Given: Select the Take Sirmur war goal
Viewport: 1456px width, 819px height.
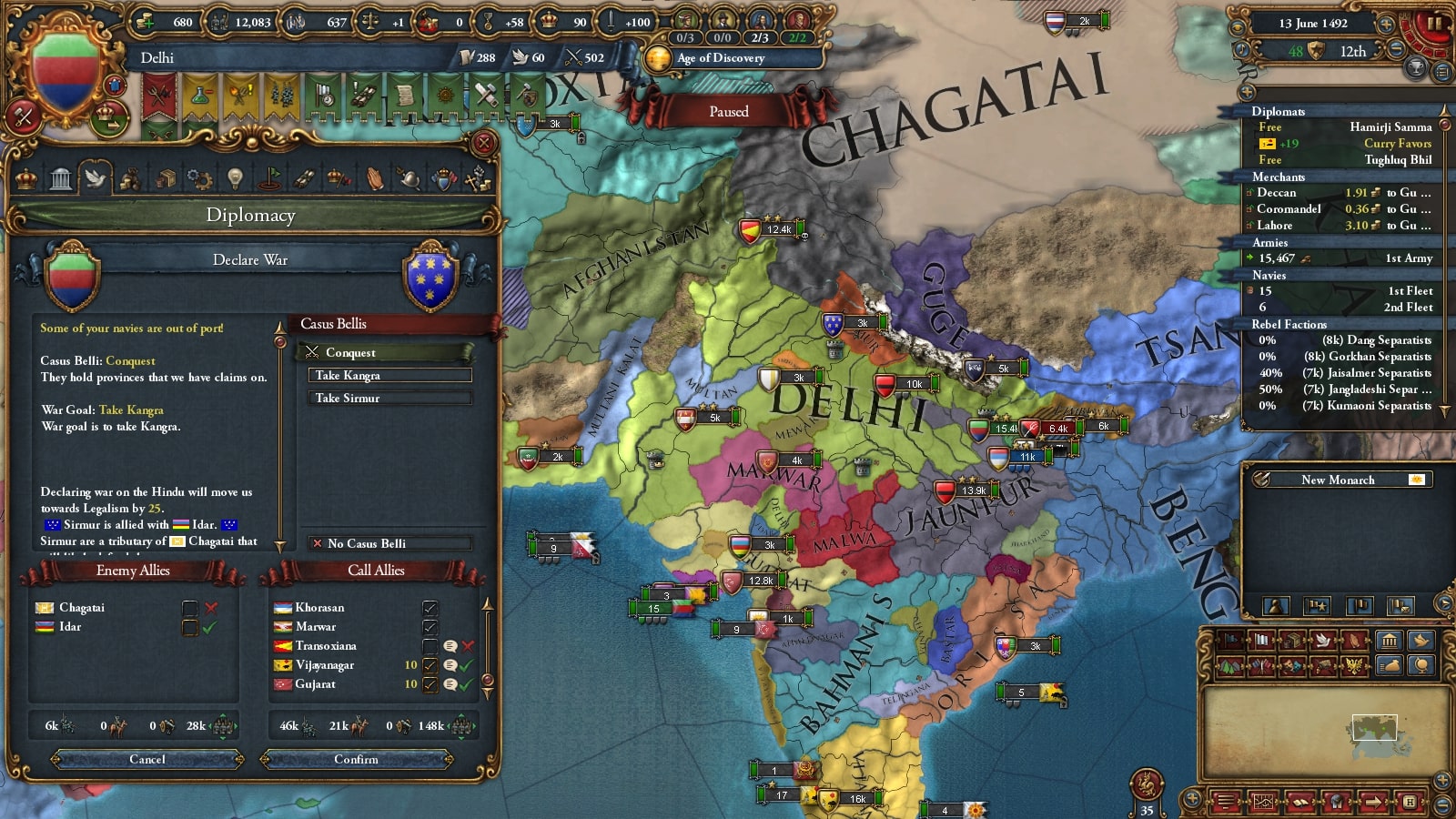Looking at the screenshot, I should coord(391,398).
